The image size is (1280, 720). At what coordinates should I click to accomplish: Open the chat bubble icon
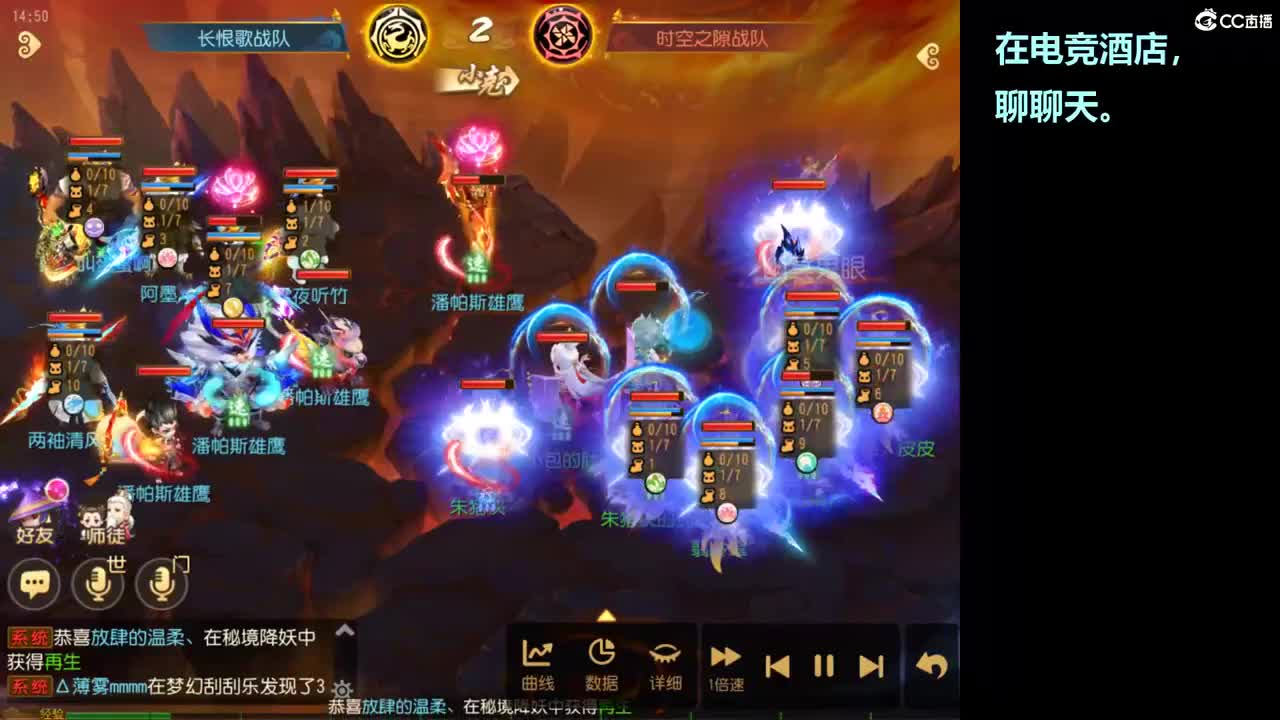[35, 583]
